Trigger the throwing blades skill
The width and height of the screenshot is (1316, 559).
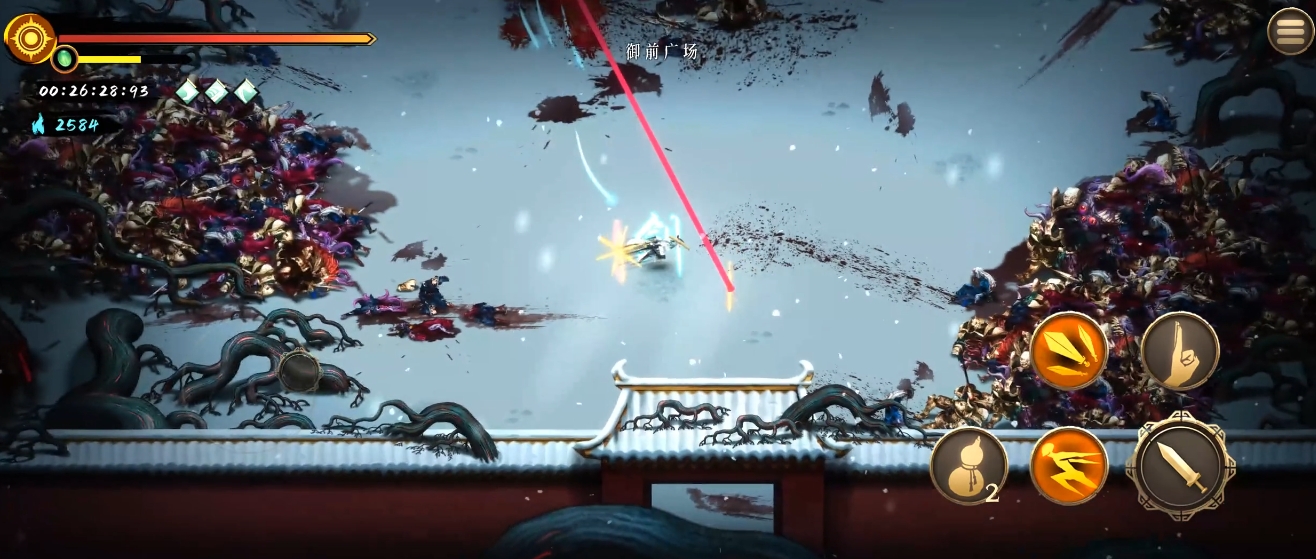tap(1069, 351)
